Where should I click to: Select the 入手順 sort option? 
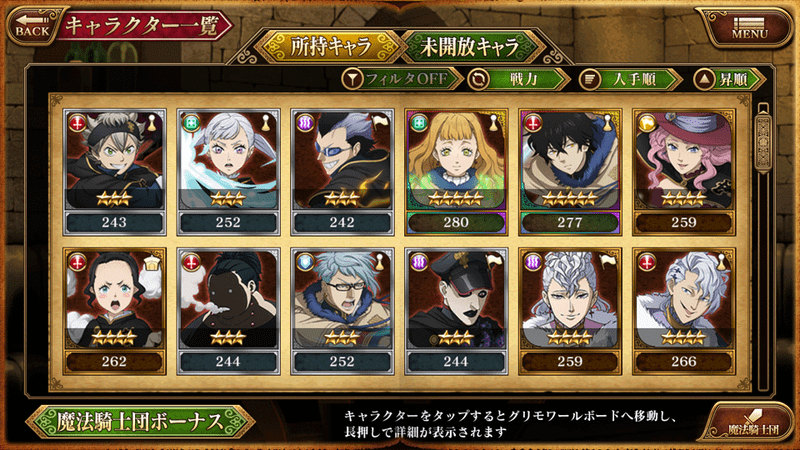coord(630,78)
